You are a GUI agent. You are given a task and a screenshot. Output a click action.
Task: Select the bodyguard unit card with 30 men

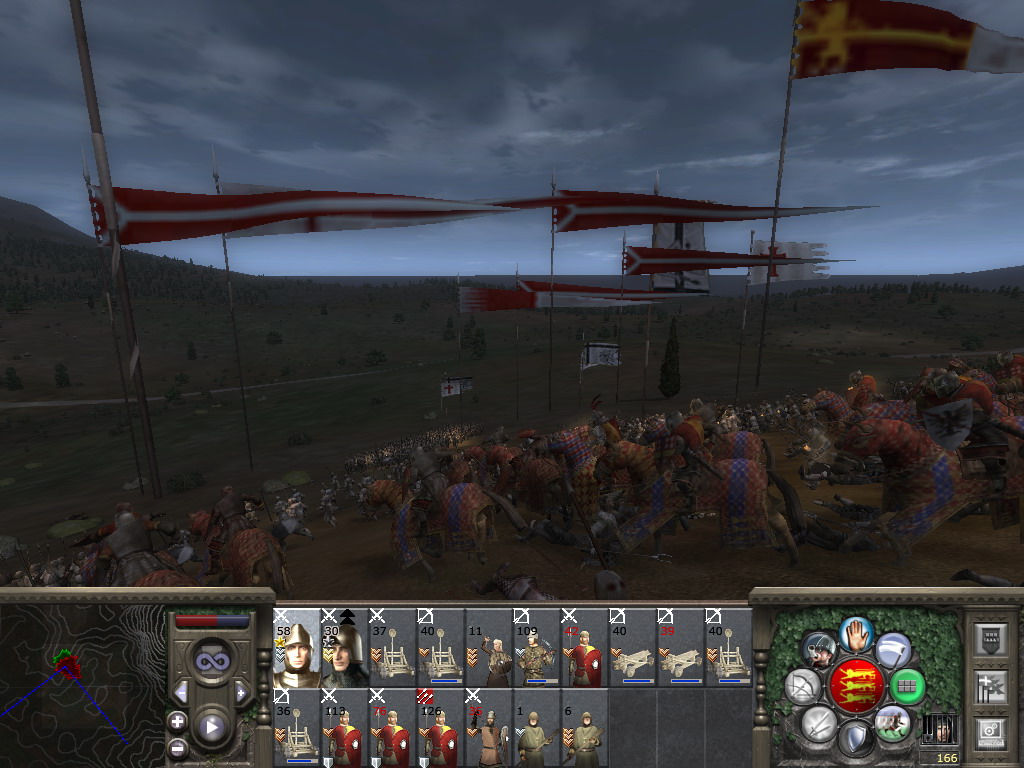[344, 648]
